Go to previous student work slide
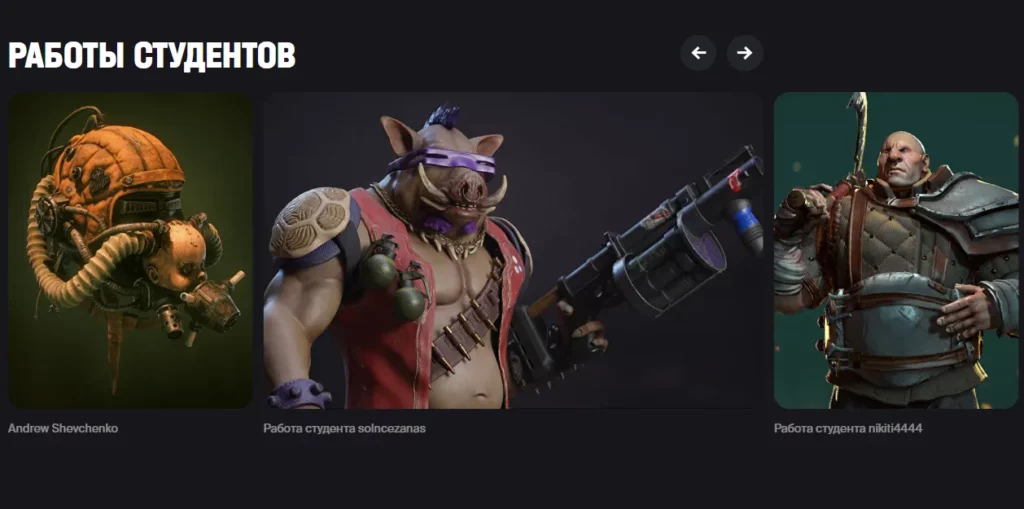 point(698,53)
